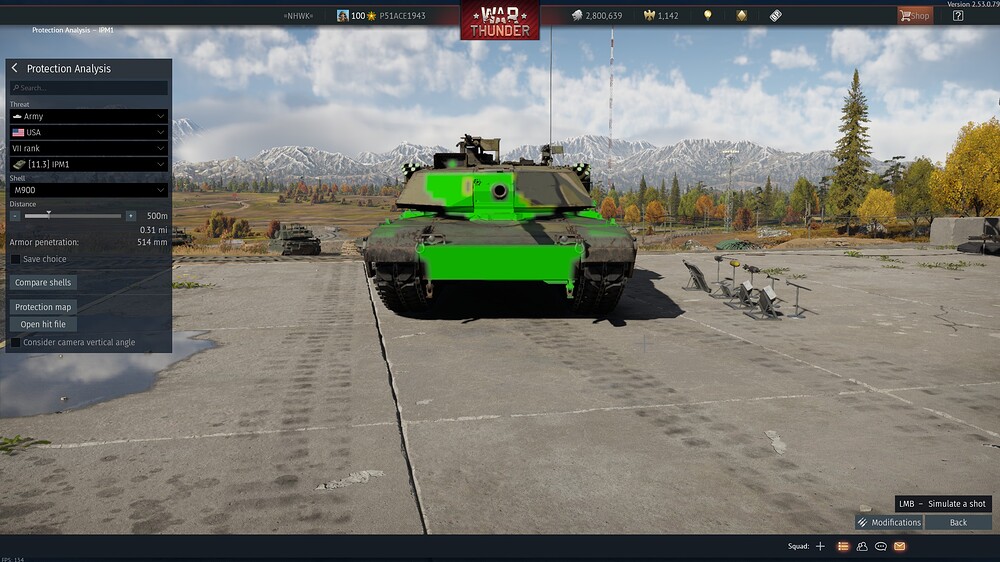Click the Open hit file button
The width and height of the screenshot is (1000, 562).
coord(43,324)
